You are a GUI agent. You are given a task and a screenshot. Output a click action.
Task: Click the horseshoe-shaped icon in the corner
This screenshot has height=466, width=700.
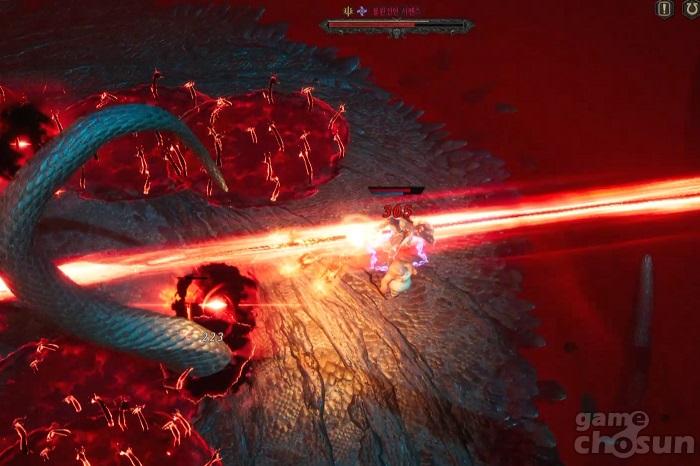(690, 9)
